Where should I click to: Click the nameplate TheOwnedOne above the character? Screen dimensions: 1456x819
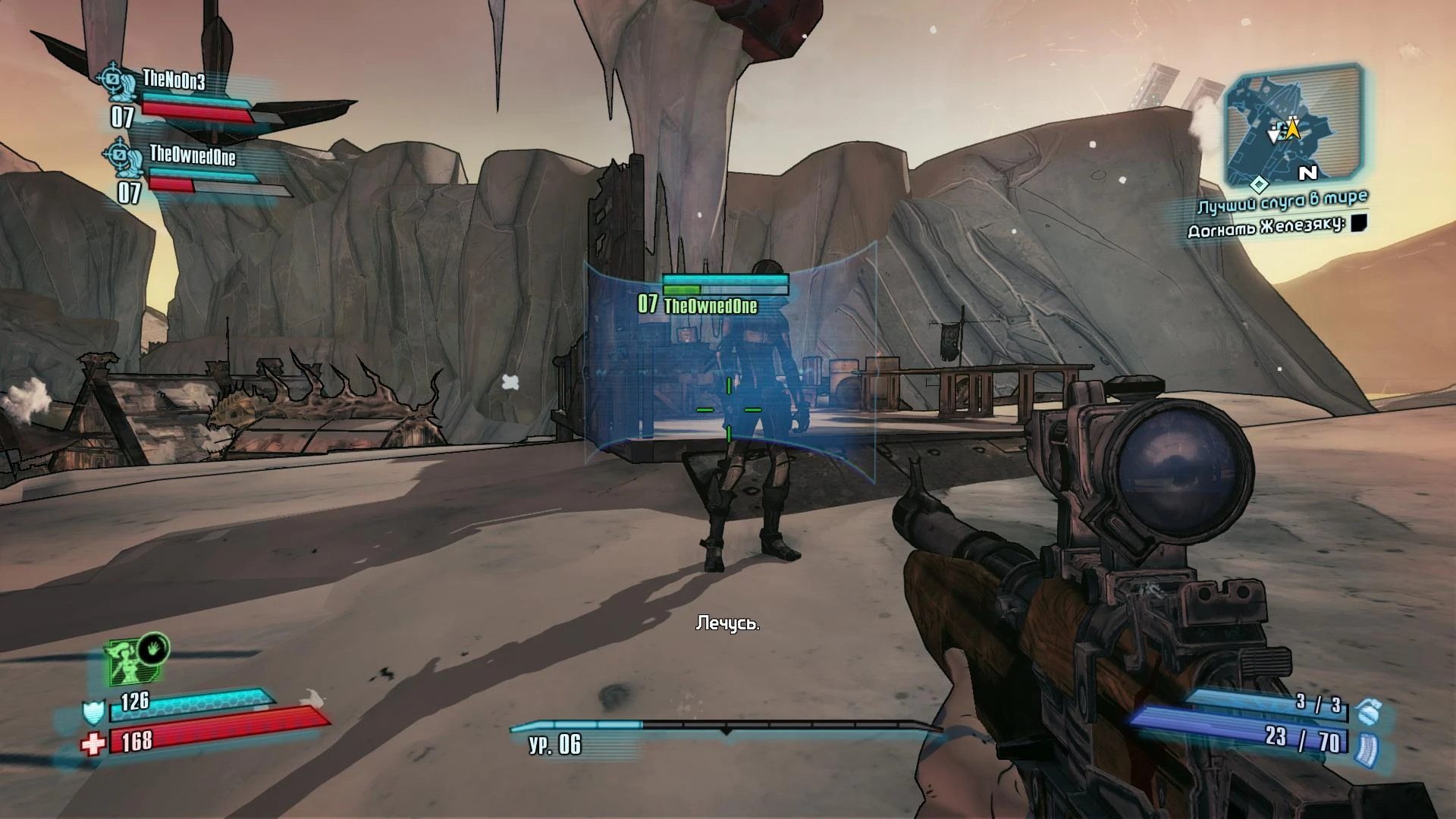(x=711, y=307)
